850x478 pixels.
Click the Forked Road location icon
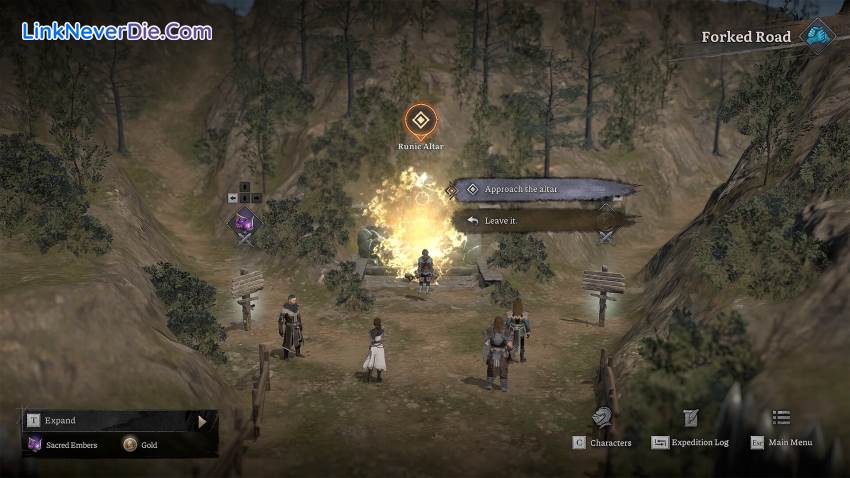[817, 37]
